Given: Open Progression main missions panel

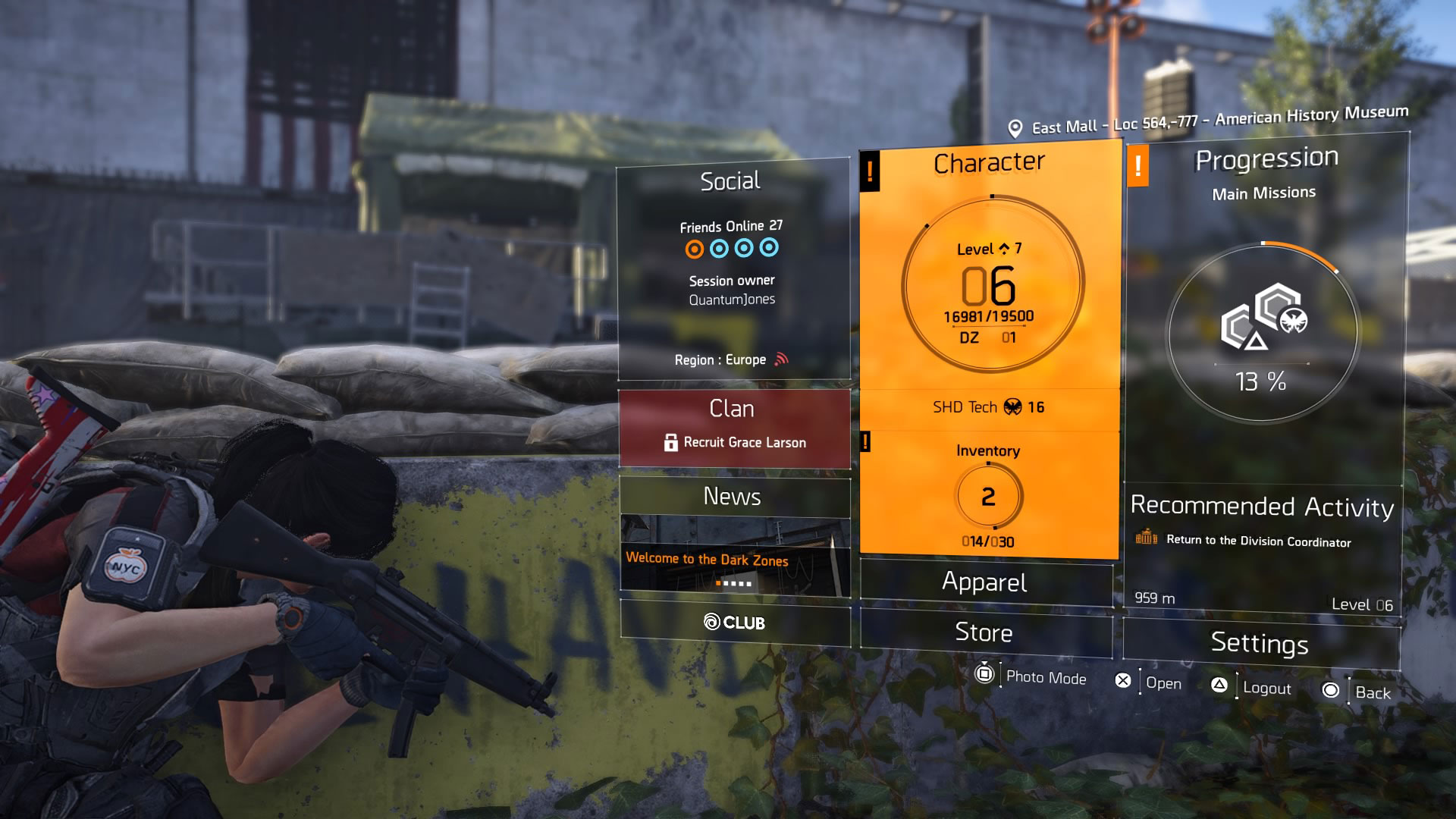Looking at the screenshot, I should [1265, 303].
